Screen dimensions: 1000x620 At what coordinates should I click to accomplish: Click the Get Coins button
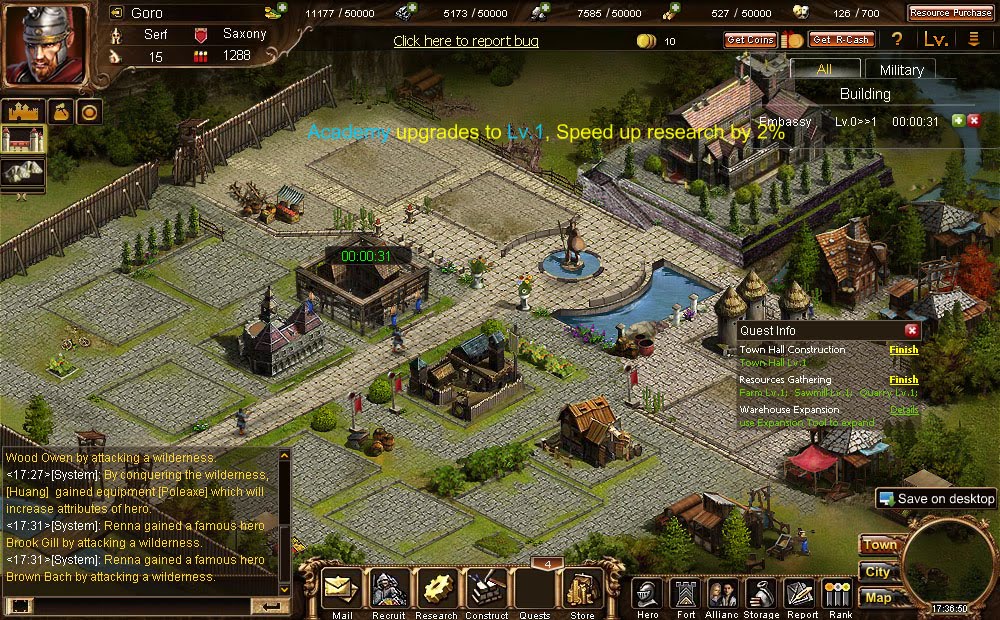click(x=750, y=40)
